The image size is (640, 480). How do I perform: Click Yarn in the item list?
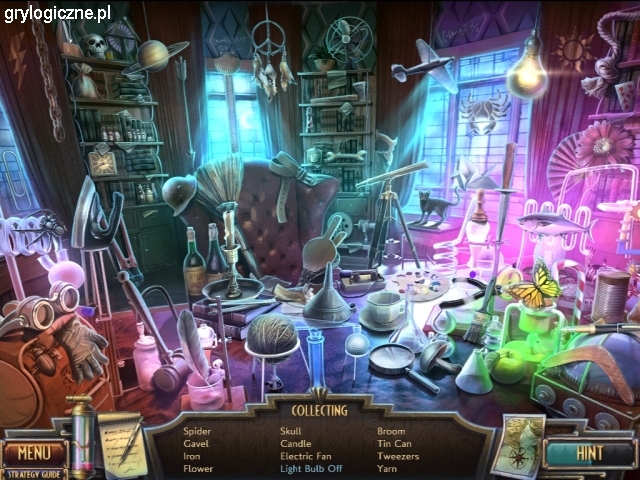pos(388,468)
